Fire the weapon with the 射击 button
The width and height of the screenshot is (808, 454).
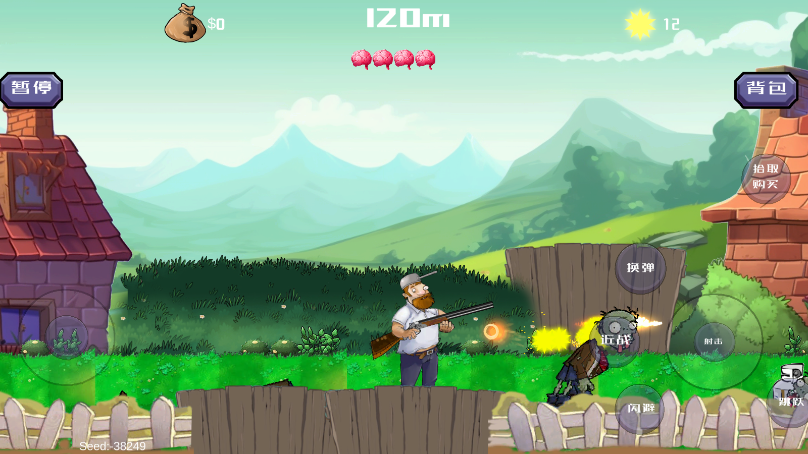(x=714, y=341)
